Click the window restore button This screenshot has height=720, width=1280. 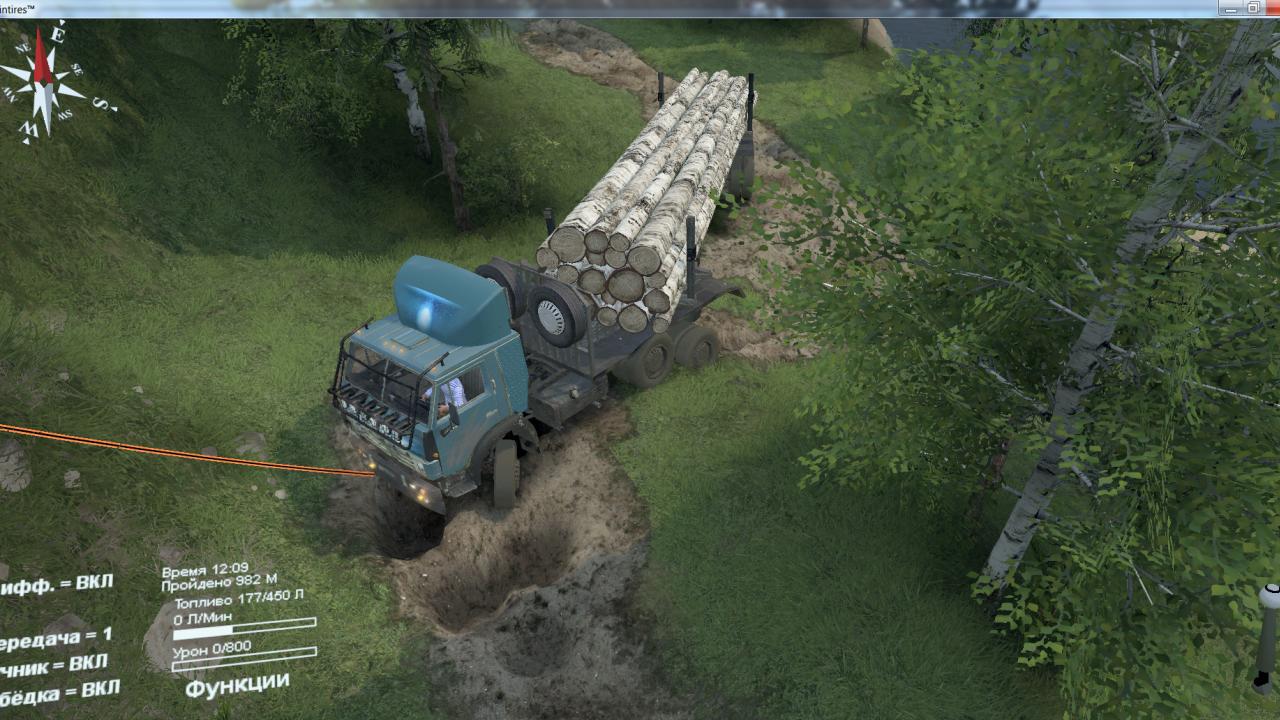tap(1253, 8)
